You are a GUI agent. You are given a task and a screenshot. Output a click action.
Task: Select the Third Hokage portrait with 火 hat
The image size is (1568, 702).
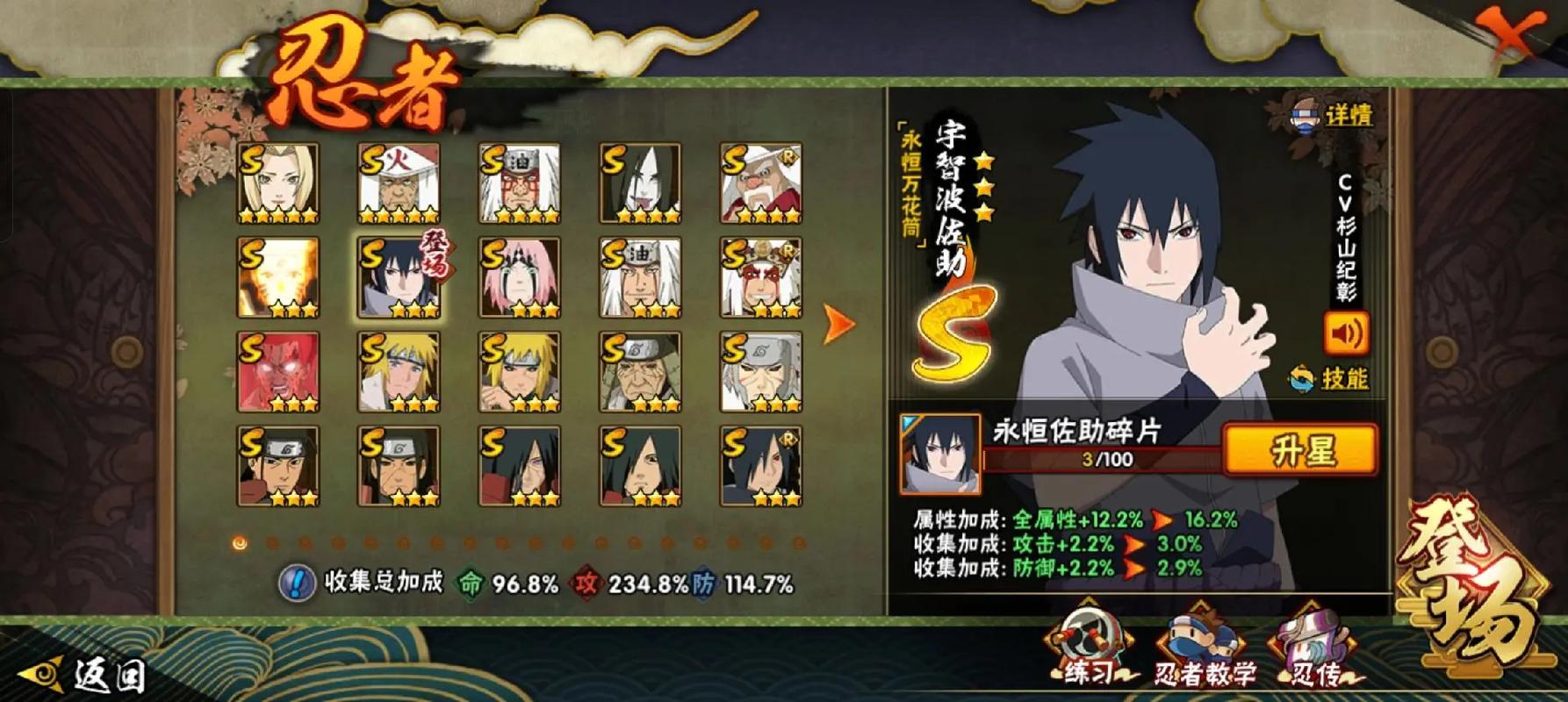coord(399,183)
